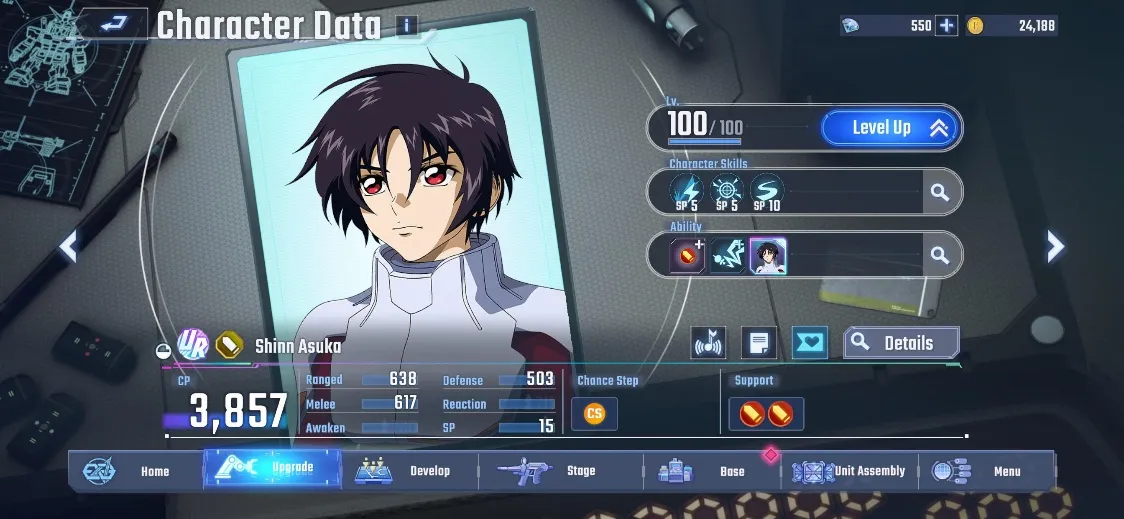Open the Character Data info icon
This screenshot has width=1124, height=519.
(406, 26)
